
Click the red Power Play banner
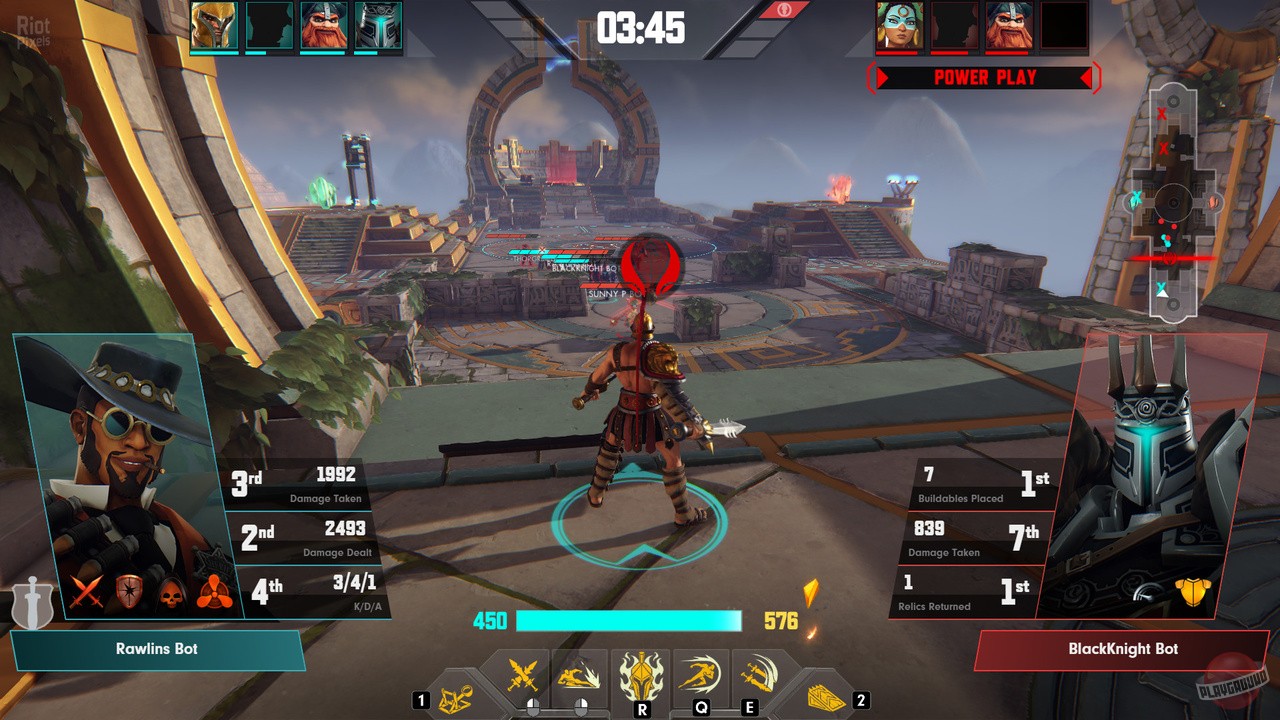985,78
